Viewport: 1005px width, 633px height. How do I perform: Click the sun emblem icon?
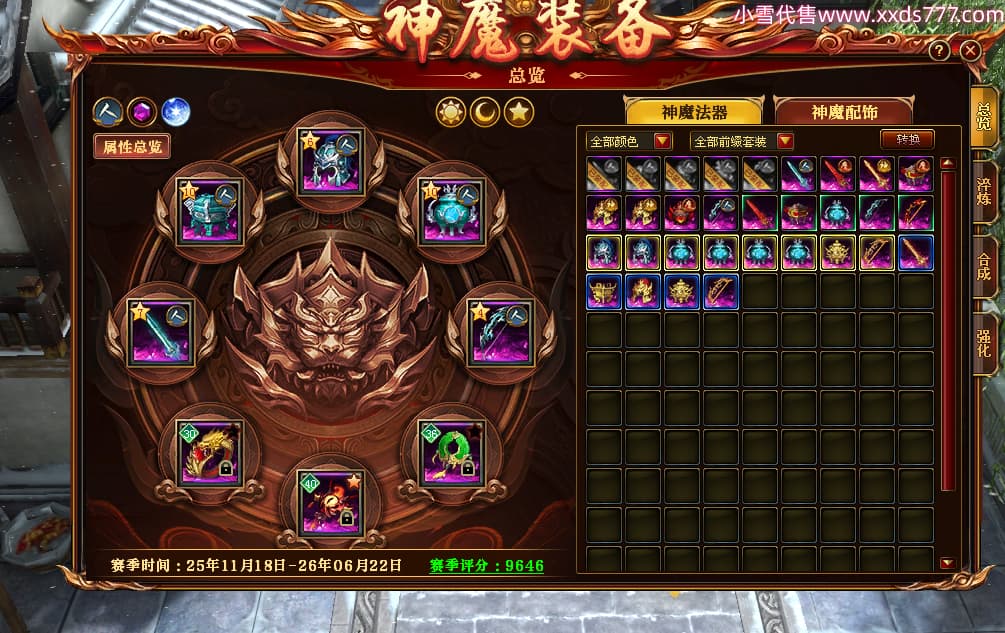(x=451, y=113)
